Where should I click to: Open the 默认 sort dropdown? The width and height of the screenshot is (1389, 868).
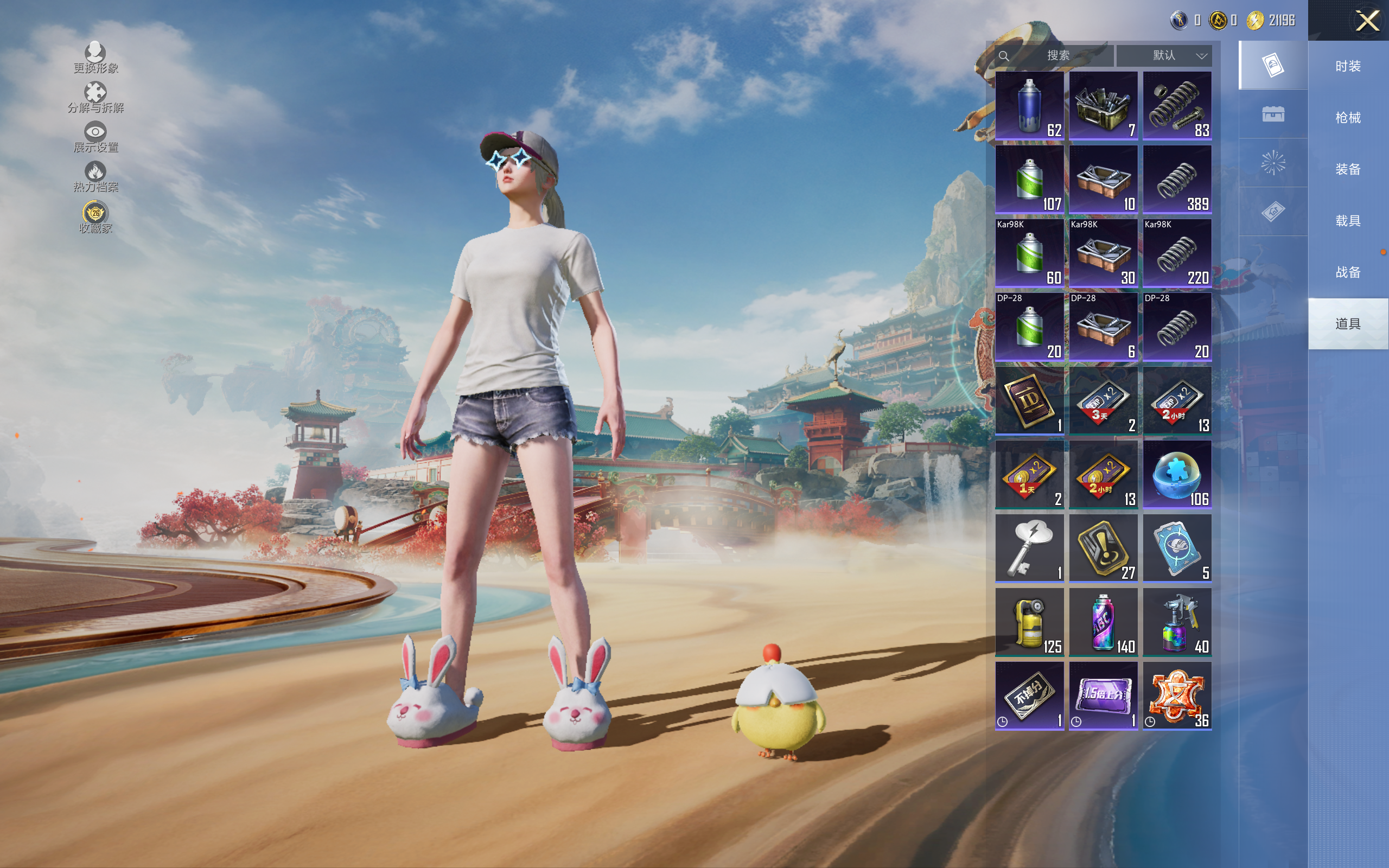coord(1165,56)
